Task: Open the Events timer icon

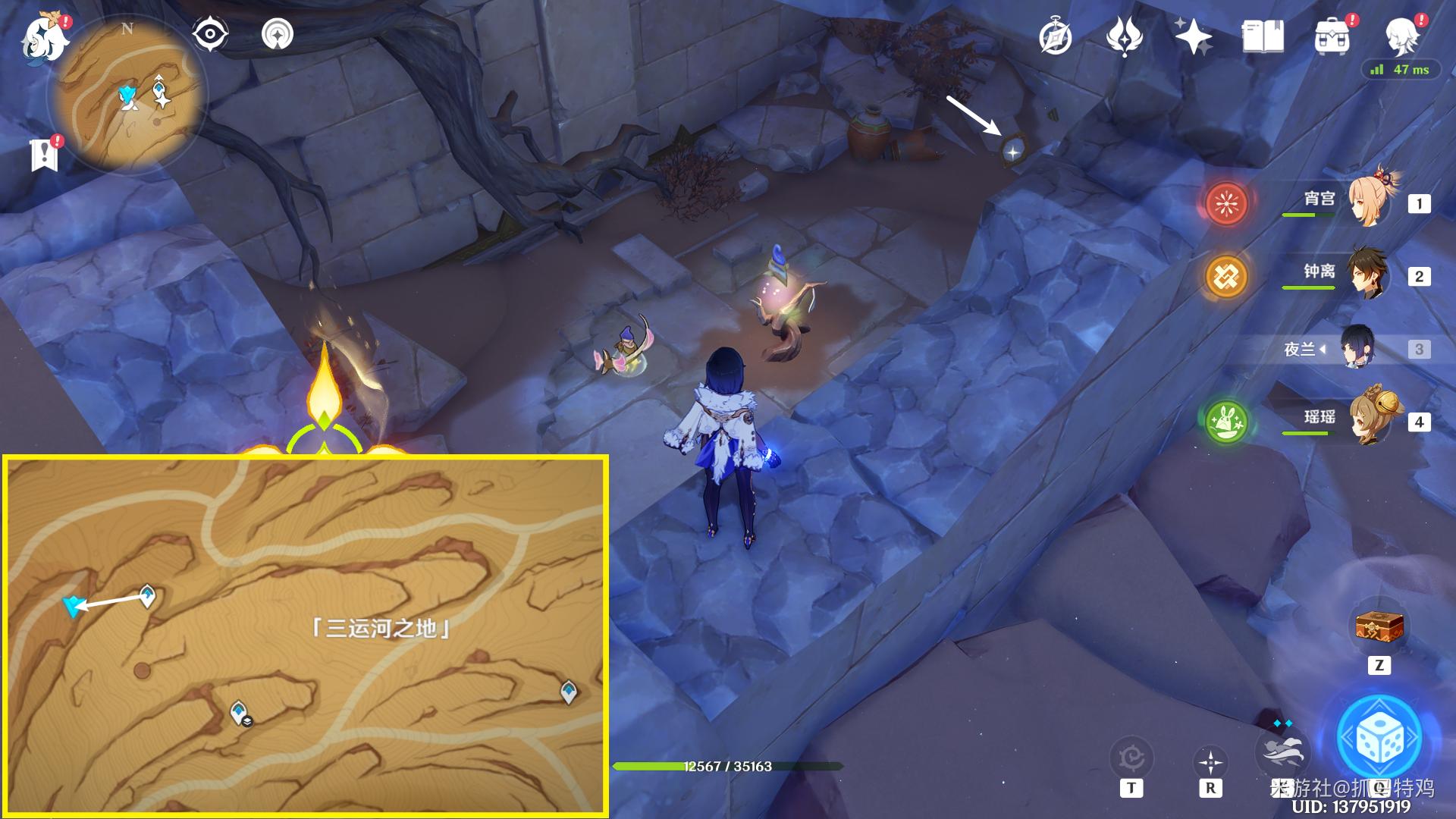Action: [x=1057, y=33]
